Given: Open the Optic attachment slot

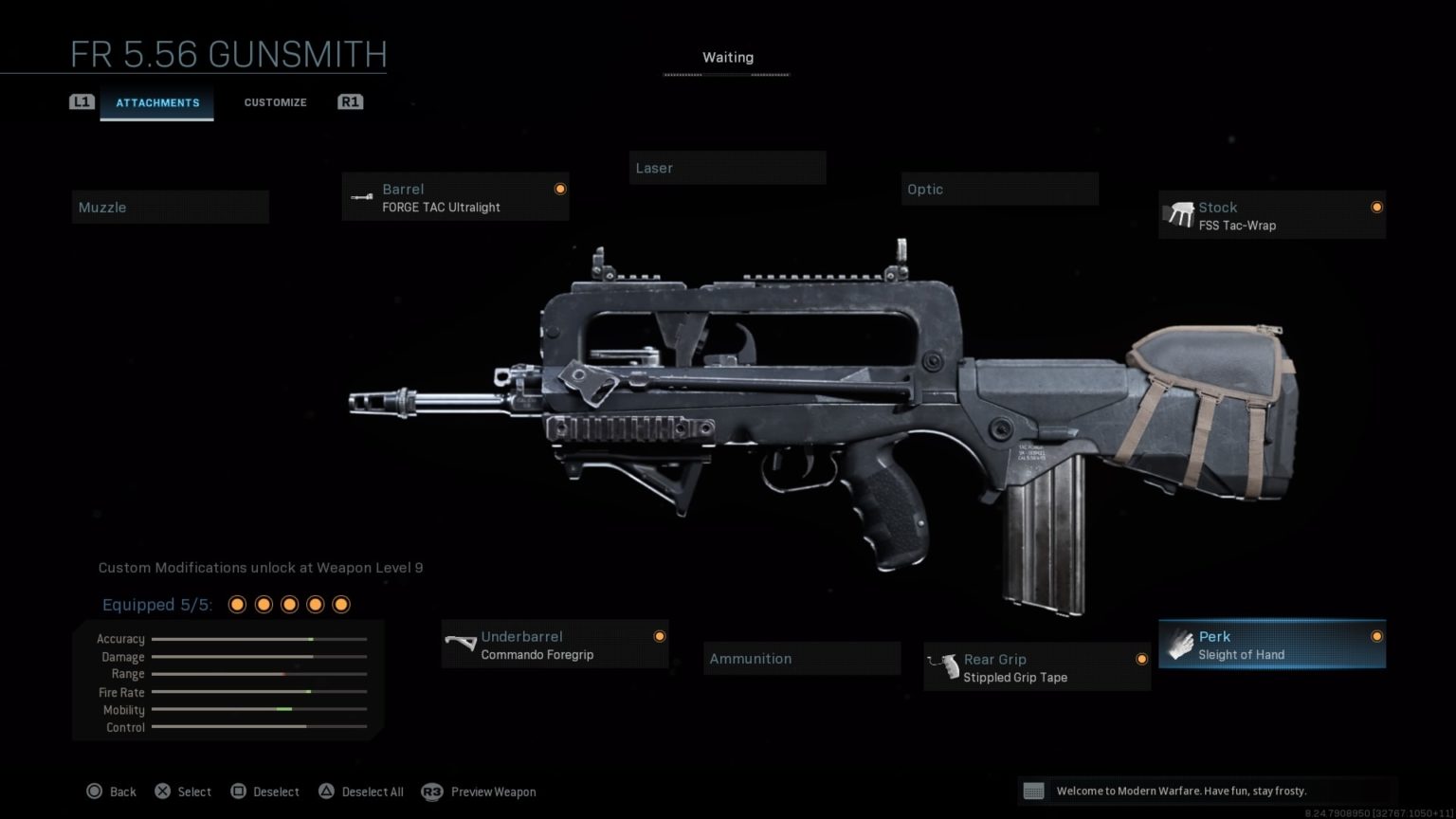Looking at the screenshot, I should point(999,189).
